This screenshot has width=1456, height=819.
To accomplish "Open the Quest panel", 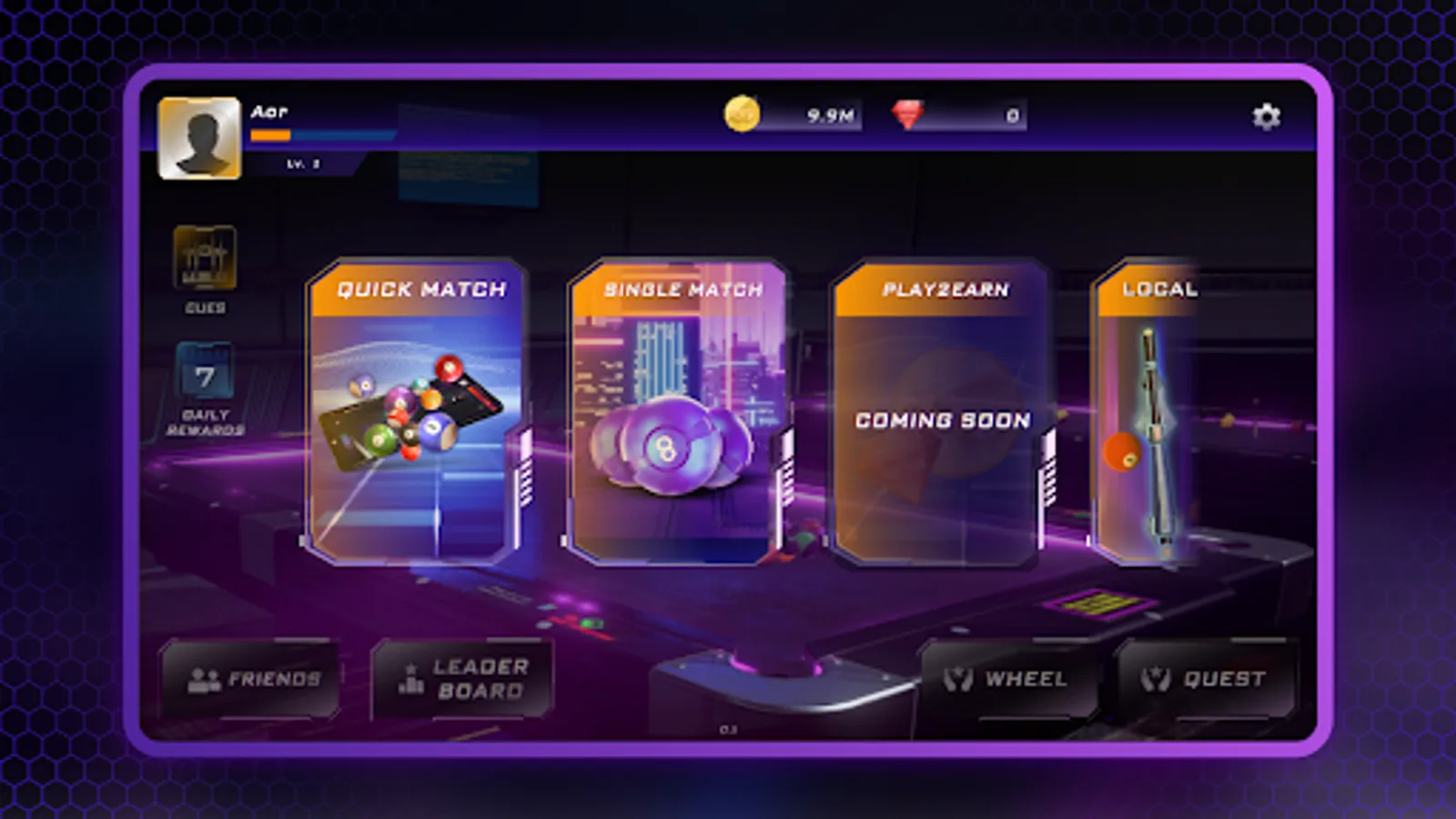I will click(x=1206, y=677).
